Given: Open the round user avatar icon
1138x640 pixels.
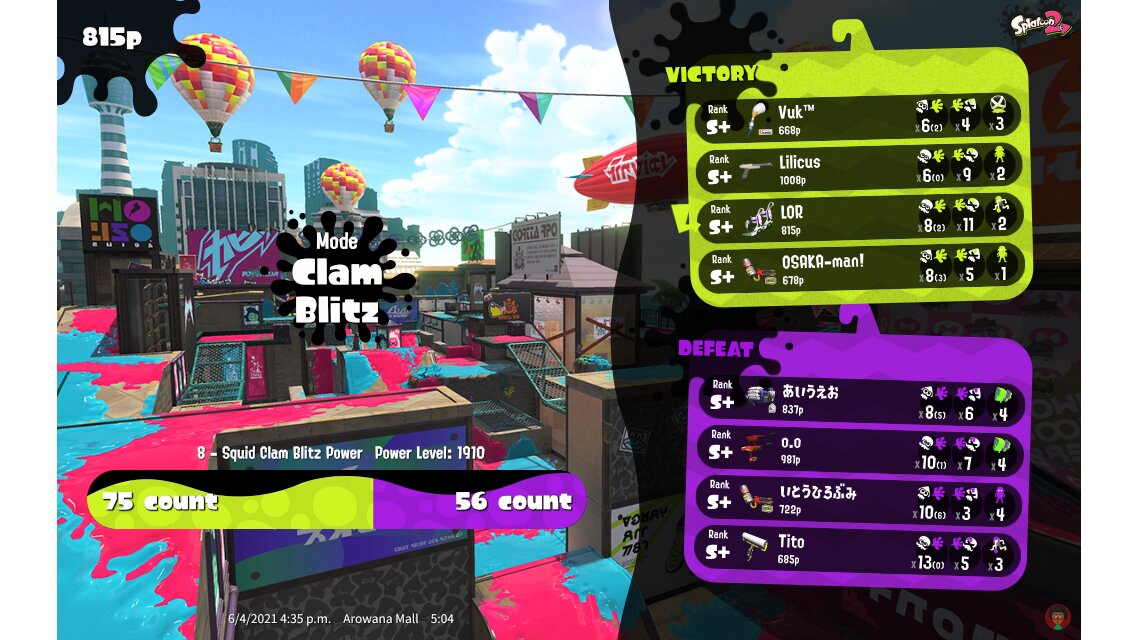Looking at the screenshot, I should [1055, 615].
